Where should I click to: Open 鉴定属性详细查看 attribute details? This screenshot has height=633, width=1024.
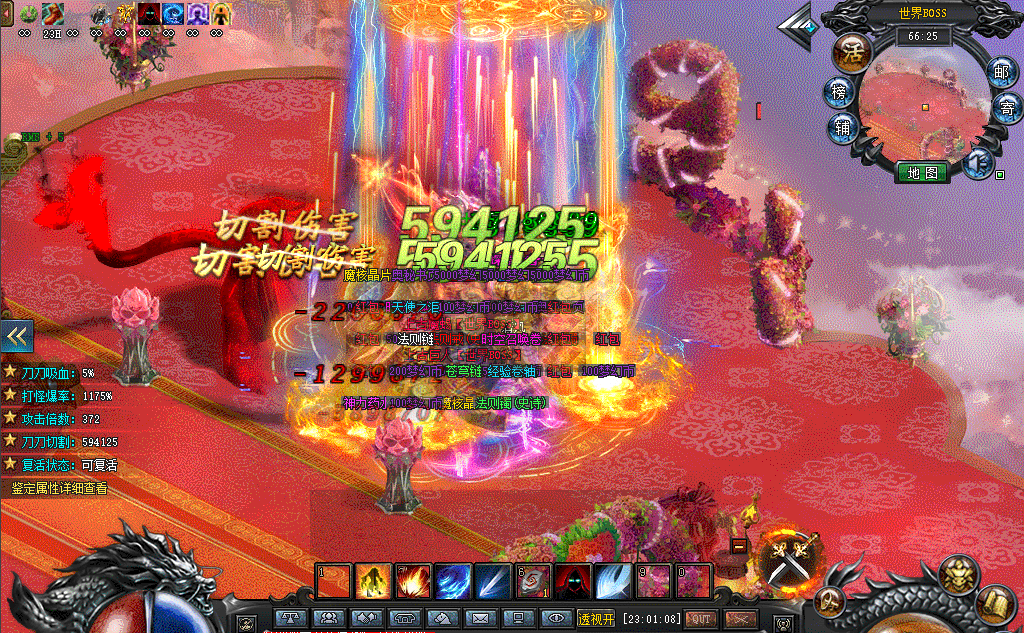pyautogui.click(x=59, y=489)
